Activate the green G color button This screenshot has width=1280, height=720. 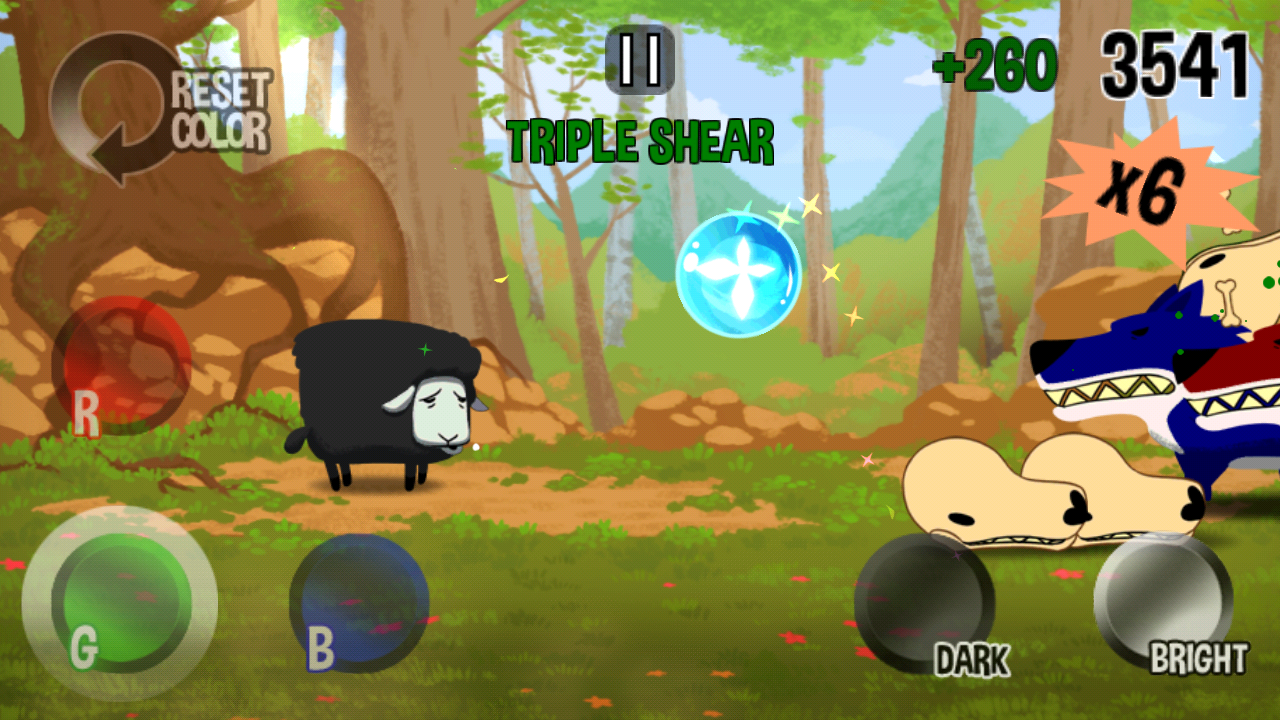(x=120, y=602)
